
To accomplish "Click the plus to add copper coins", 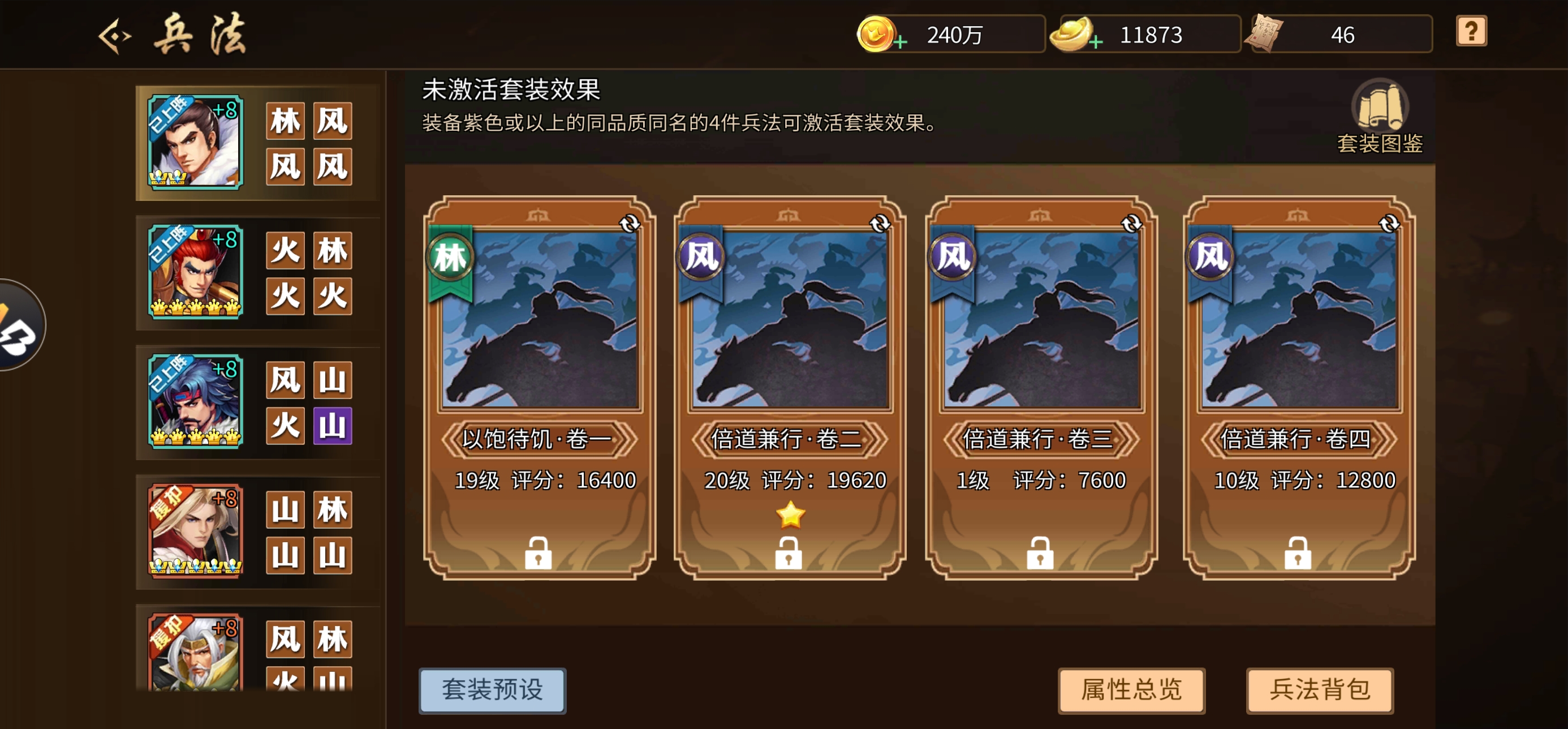I will 901,42.
